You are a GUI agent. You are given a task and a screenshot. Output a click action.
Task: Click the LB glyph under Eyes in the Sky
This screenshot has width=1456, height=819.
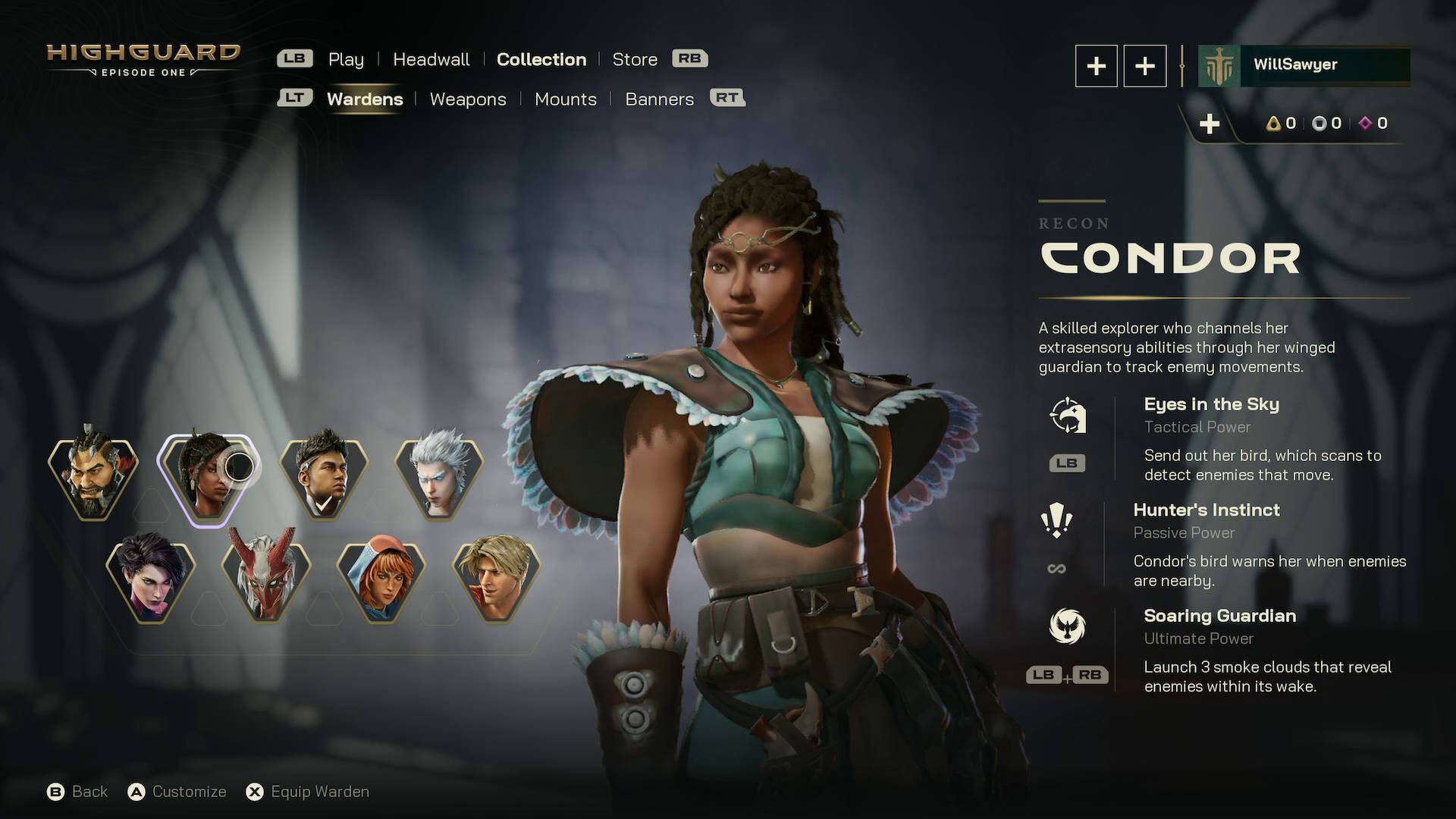pos(1067,463)
